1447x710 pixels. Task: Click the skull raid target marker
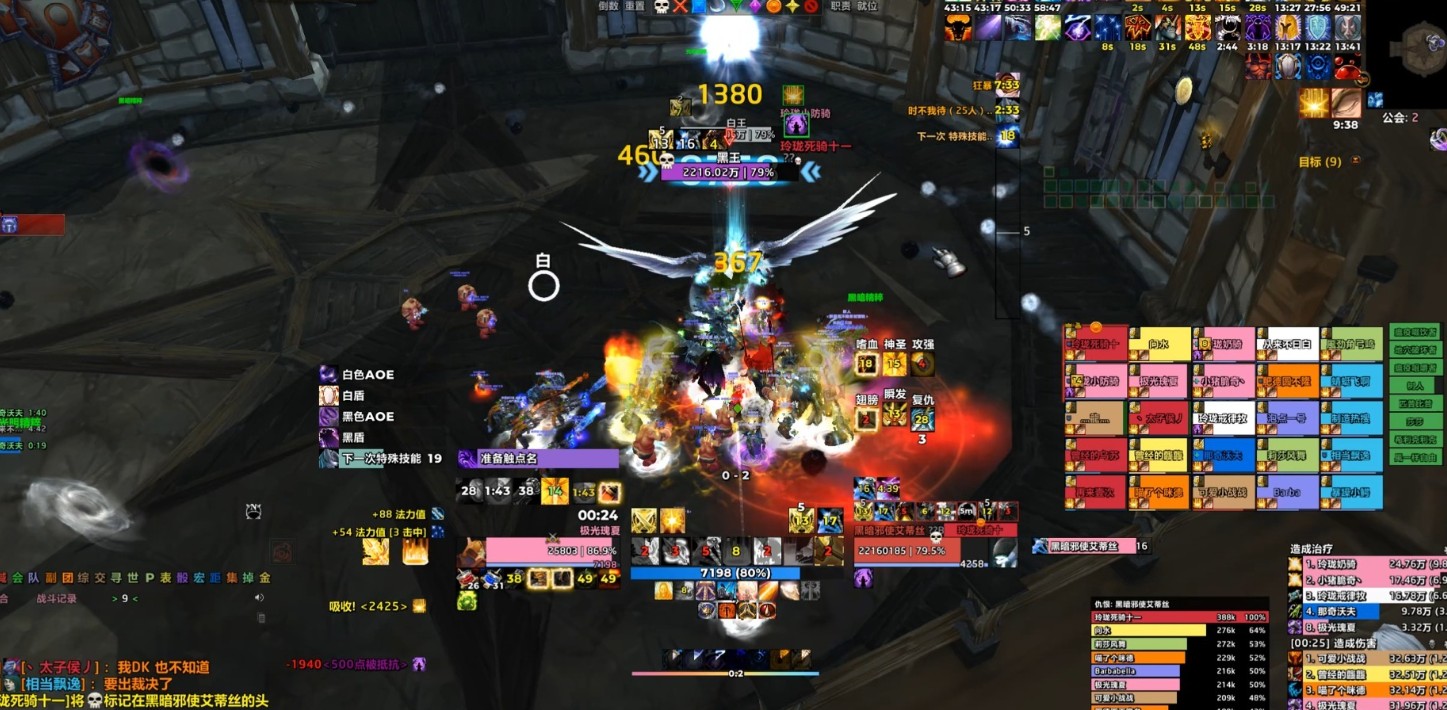point(661,6)
